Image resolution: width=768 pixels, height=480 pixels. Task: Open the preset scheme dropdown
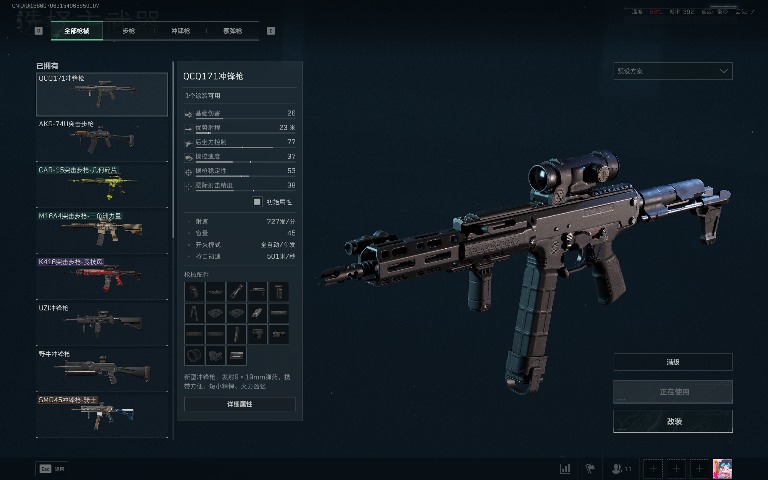click(672, 71)
